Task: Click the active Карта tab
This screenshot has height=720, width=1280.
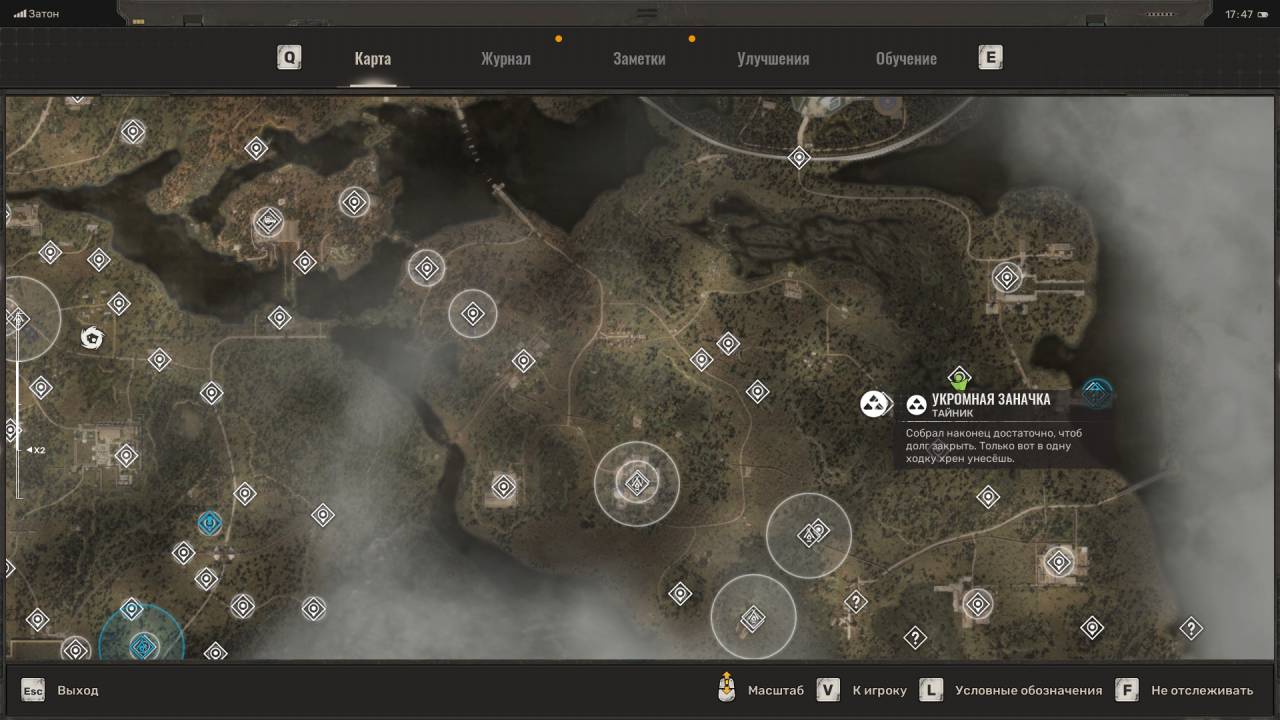Action: pyautogui.click(x=372, y=59)
